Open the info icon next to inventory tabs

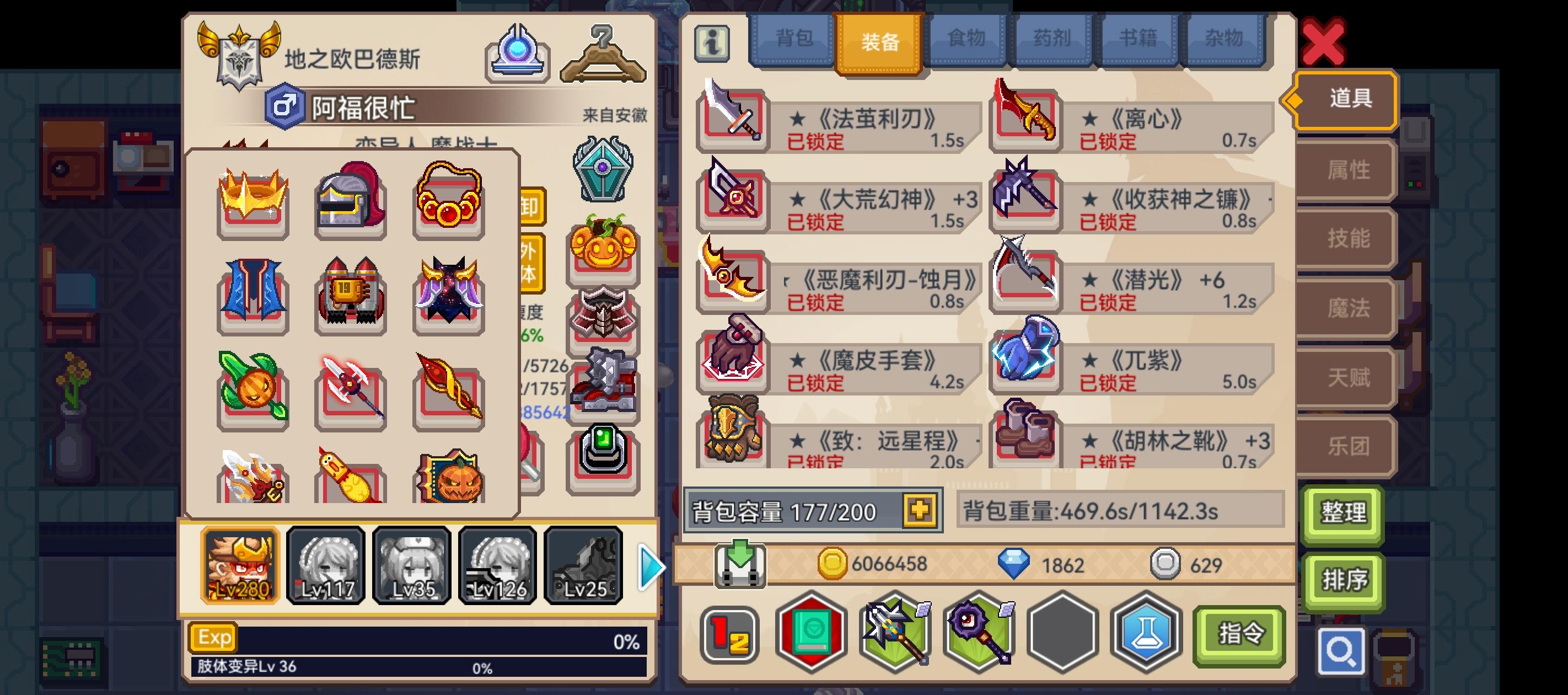click(x=713, y=45)
